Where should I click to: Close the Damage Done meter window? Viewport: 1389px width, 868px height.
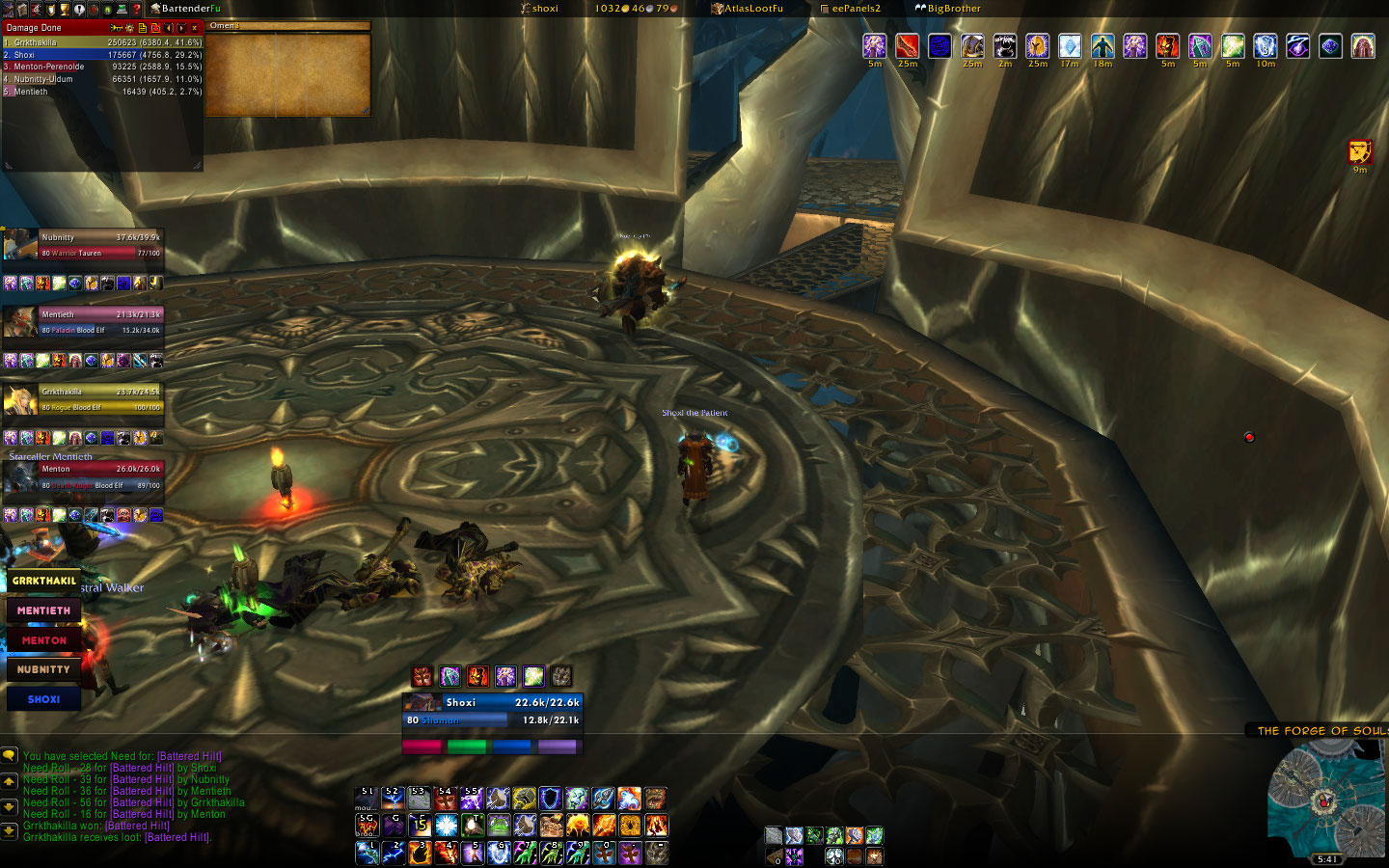point(194,28)
